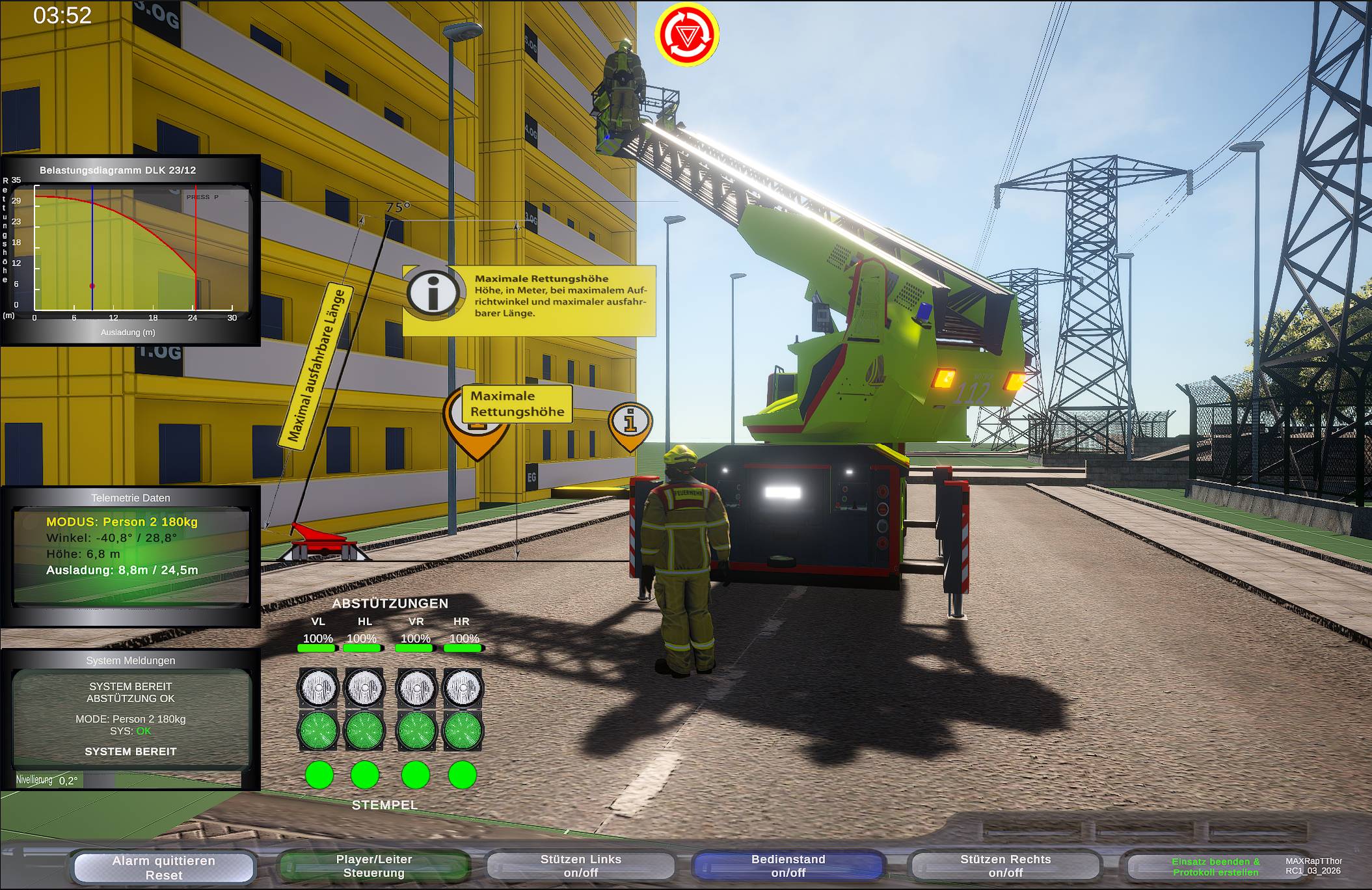Select the orange info pin marker
The height and width of the screenshot is (890, 1372).
pos(630,424)
